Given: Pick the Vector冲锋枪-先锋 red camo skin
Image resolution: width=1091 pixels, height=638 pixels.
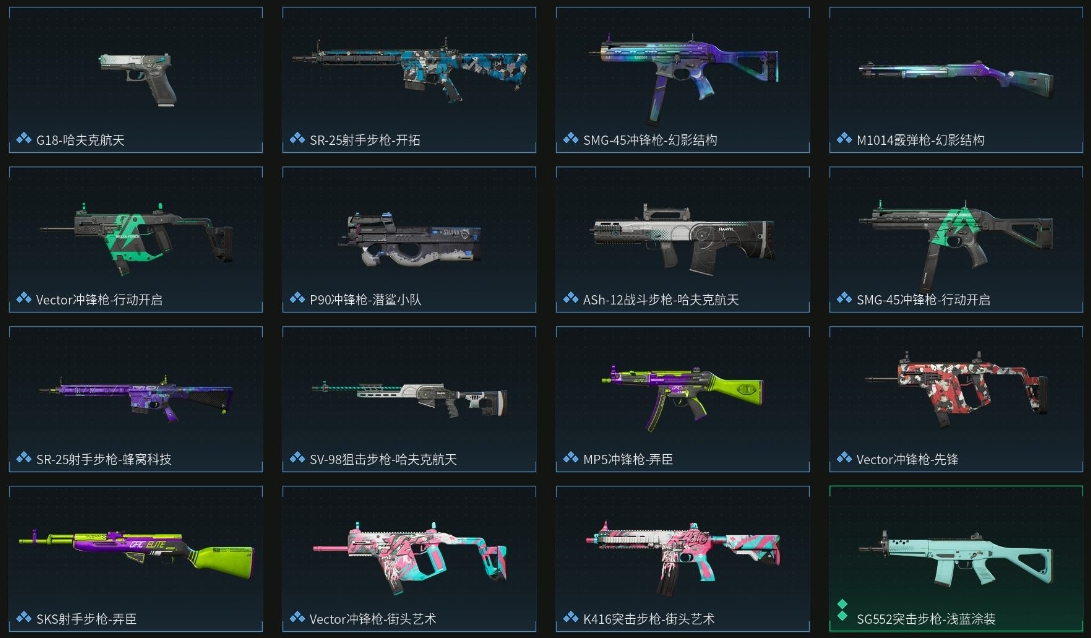Looking at the screenshot, I should pyautogui.click(x=956, y=398).
